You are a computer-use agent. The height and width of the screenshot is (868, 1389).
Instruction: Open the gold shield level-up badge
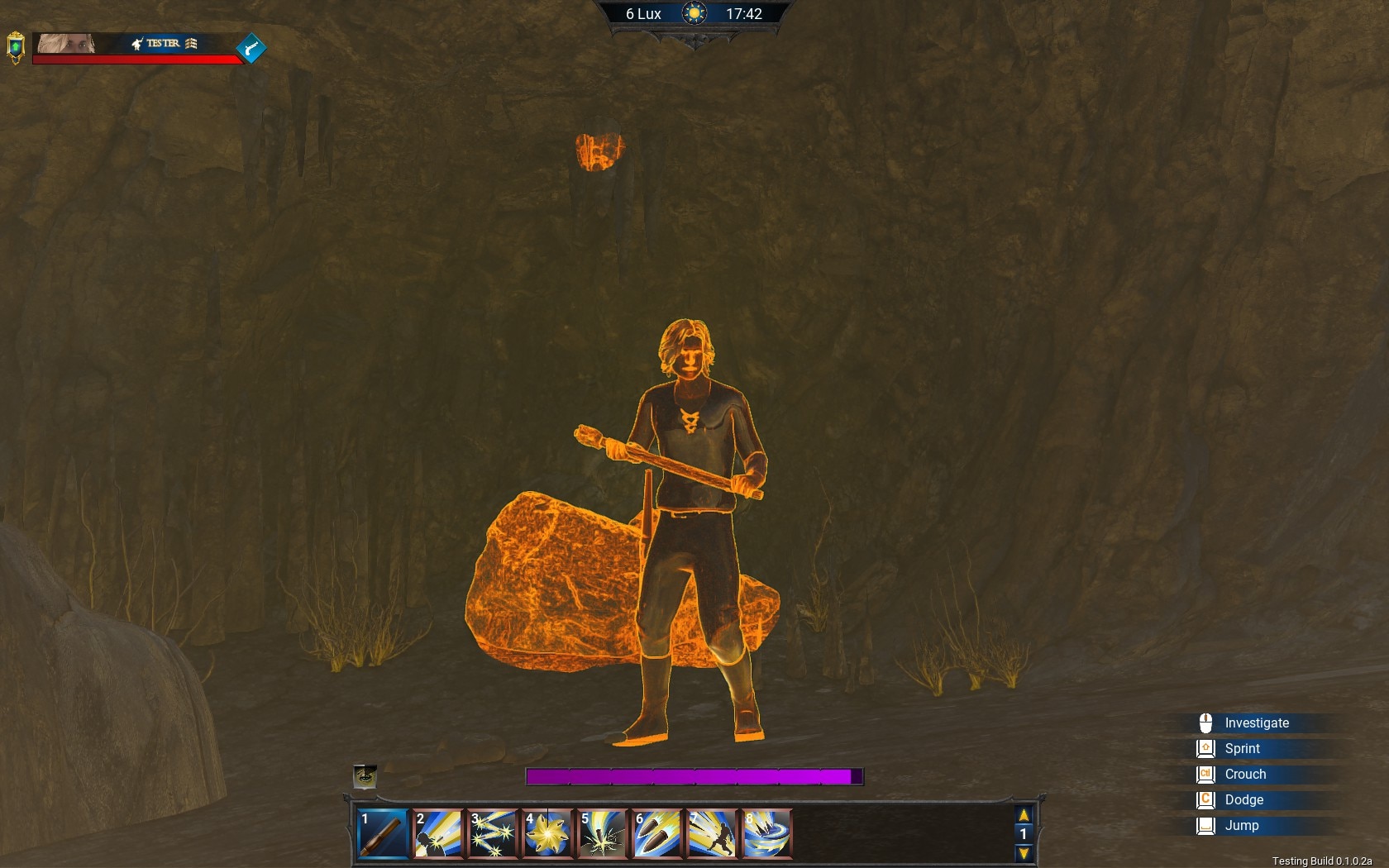click(x=15, y=48)
